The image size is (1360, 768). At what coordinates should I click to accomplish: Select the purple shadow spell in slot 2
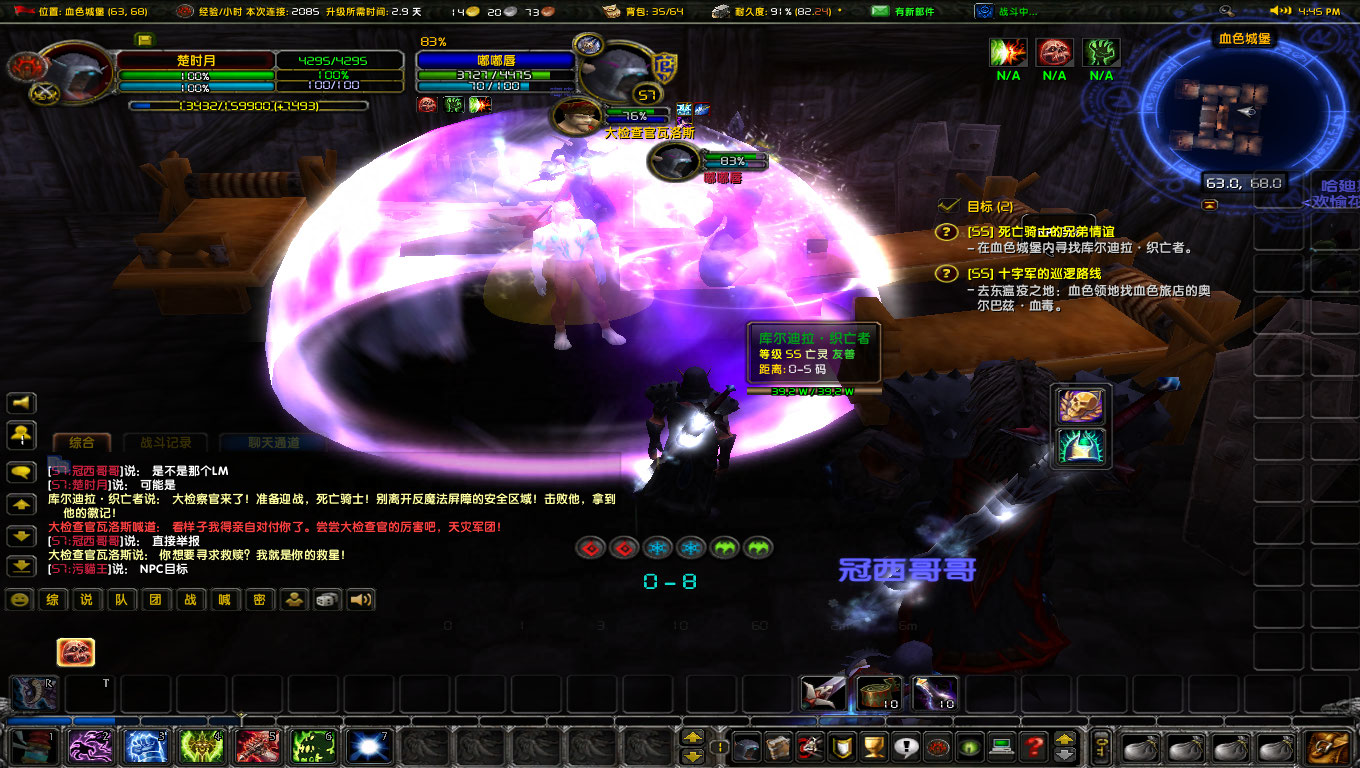pos(88,744)
